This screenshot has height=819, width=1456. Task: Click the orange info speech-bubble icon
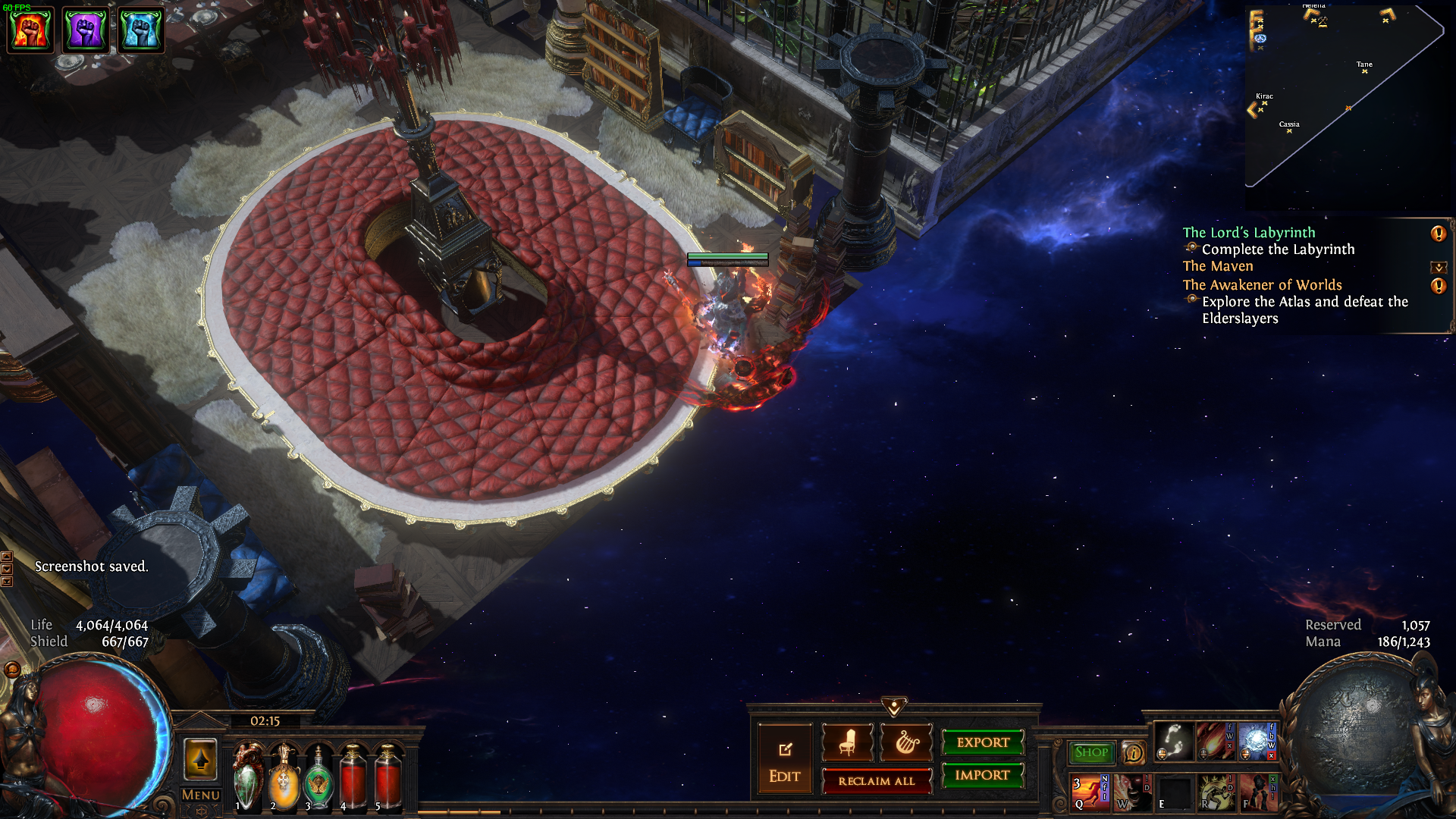point(1133,753)
